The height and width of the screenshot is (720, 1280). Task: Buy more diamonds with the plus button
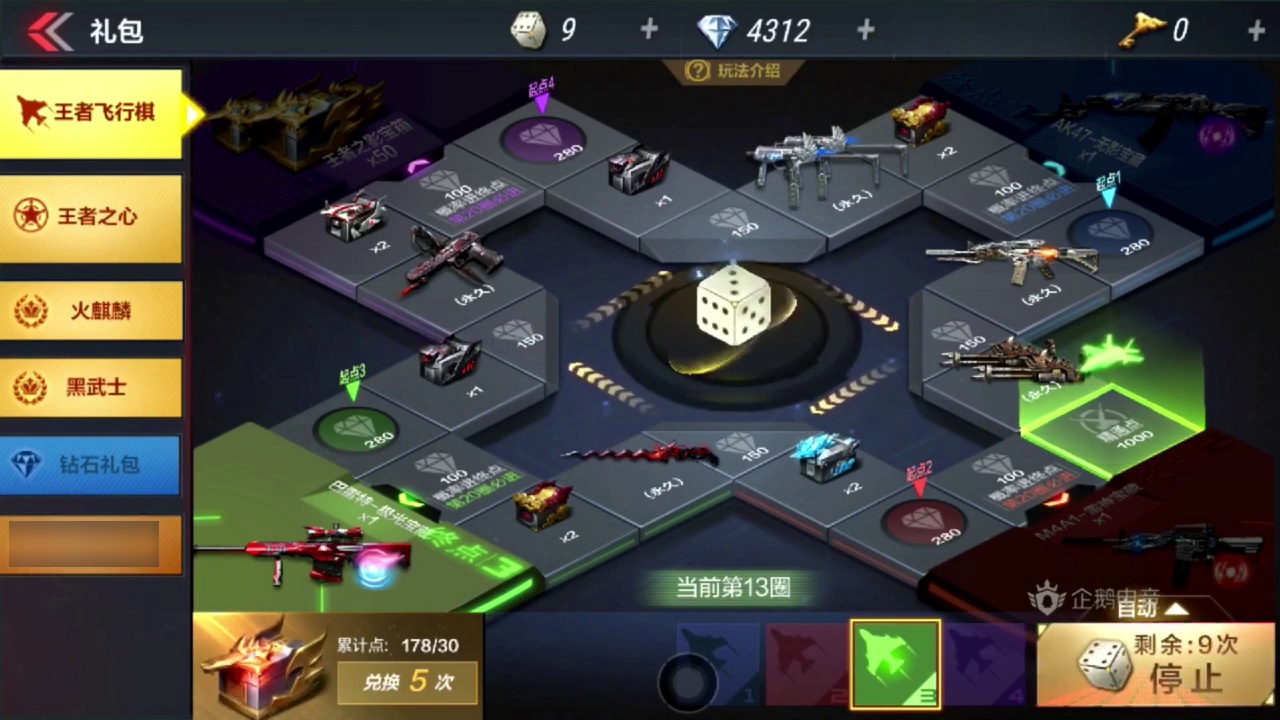point(866,30)
